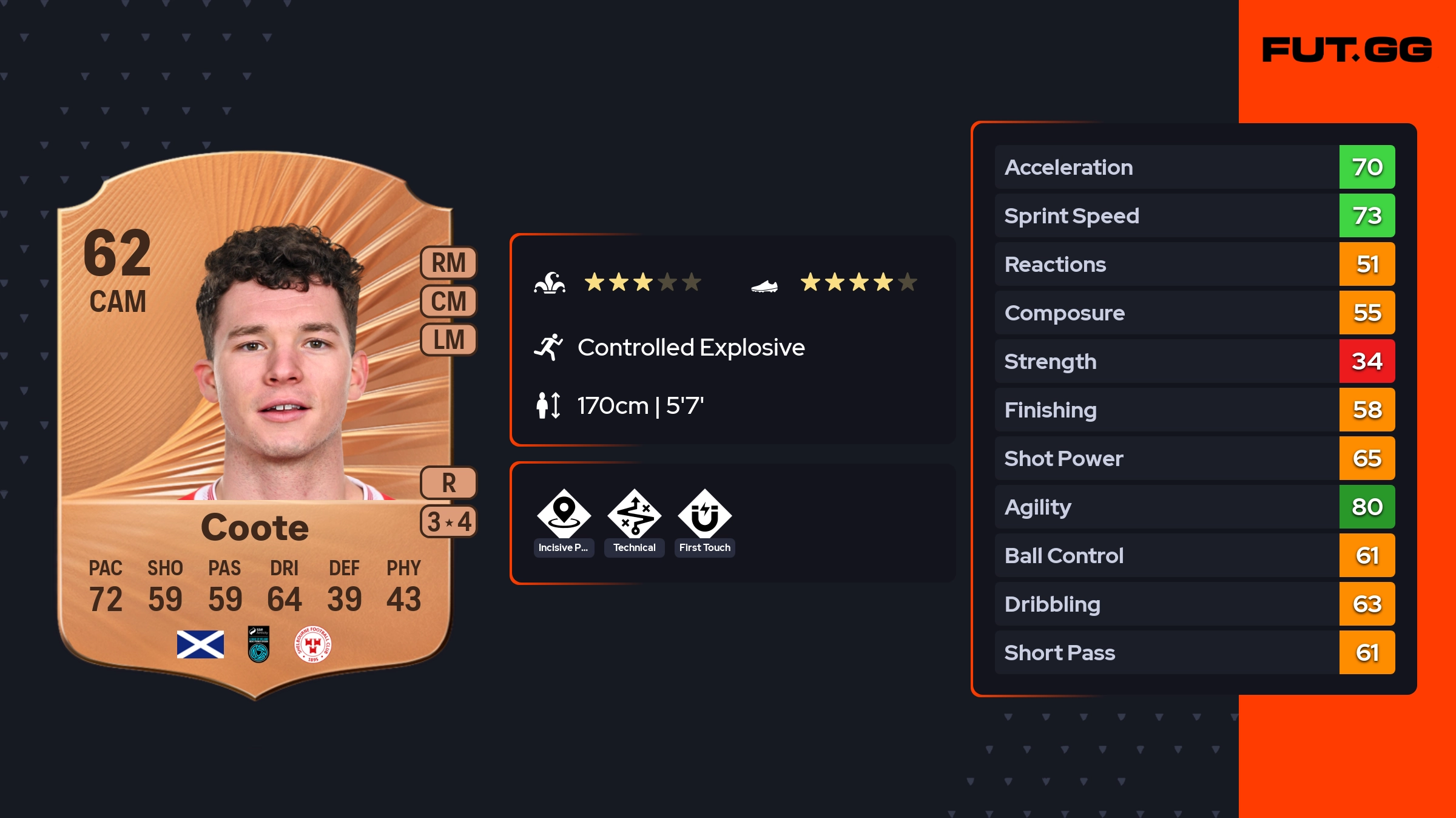Click the FUT.GG logo

(1347, 50)
